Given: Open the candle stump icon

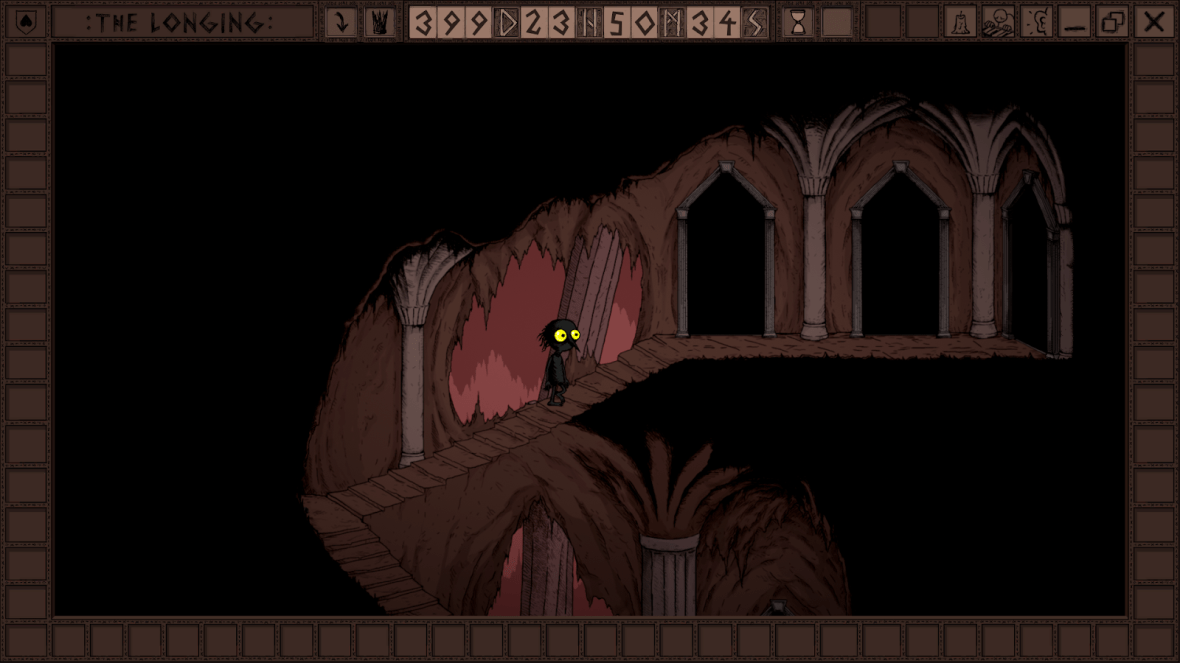Looking at the screenshot, I should (960, 22).
